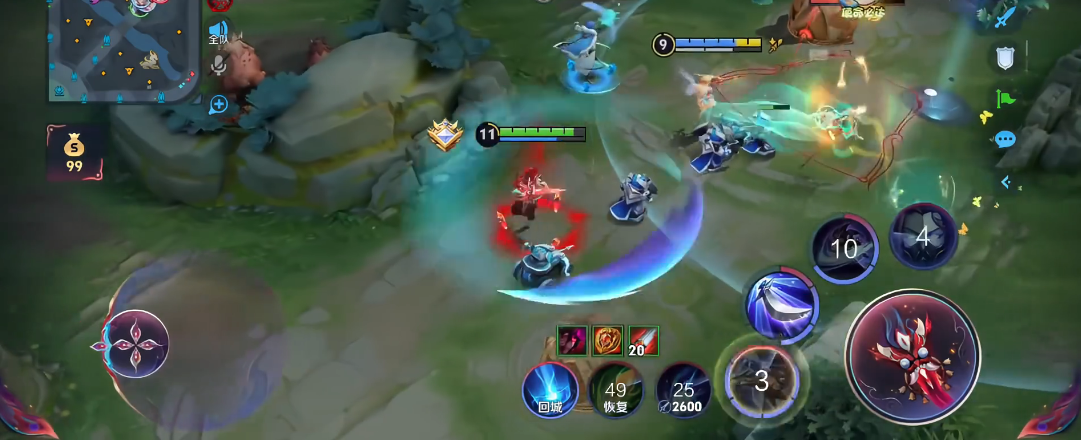Send the green flag gather signal

(x=1005, y=99)
